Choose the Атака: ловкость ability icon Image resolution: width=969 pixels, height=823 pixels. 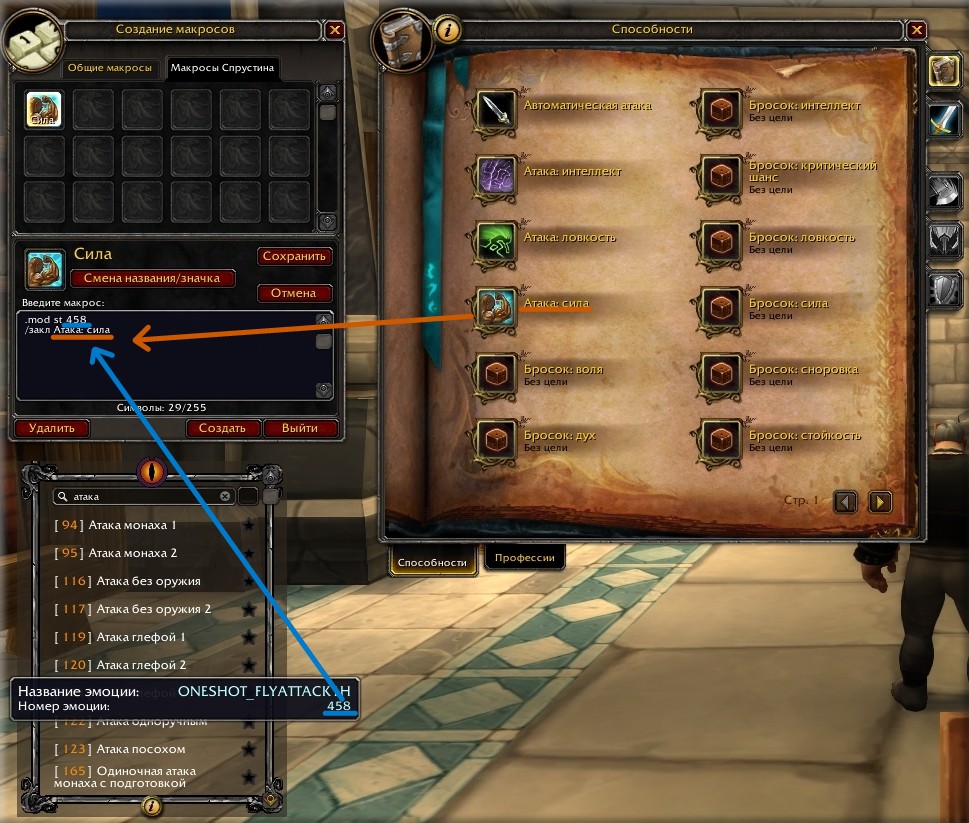tap(495, 242)
